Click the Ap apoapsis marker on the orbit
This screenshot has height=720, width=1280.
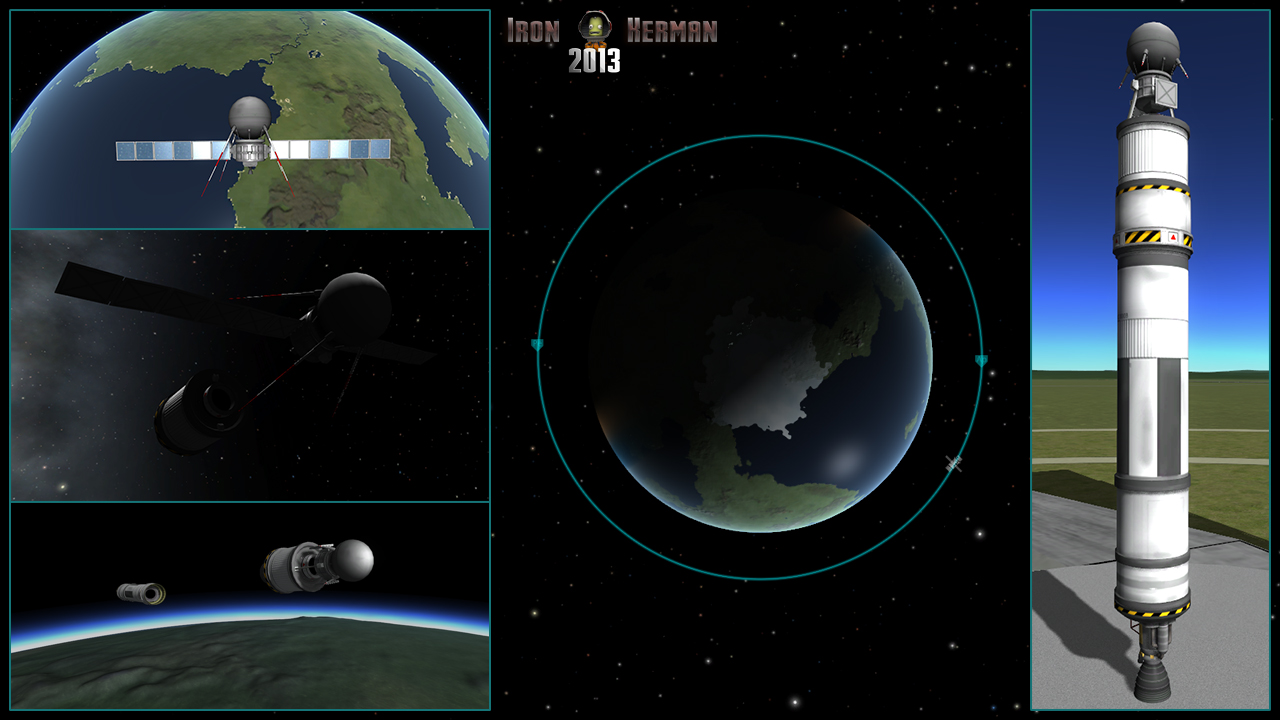click(x=980, y=360)
